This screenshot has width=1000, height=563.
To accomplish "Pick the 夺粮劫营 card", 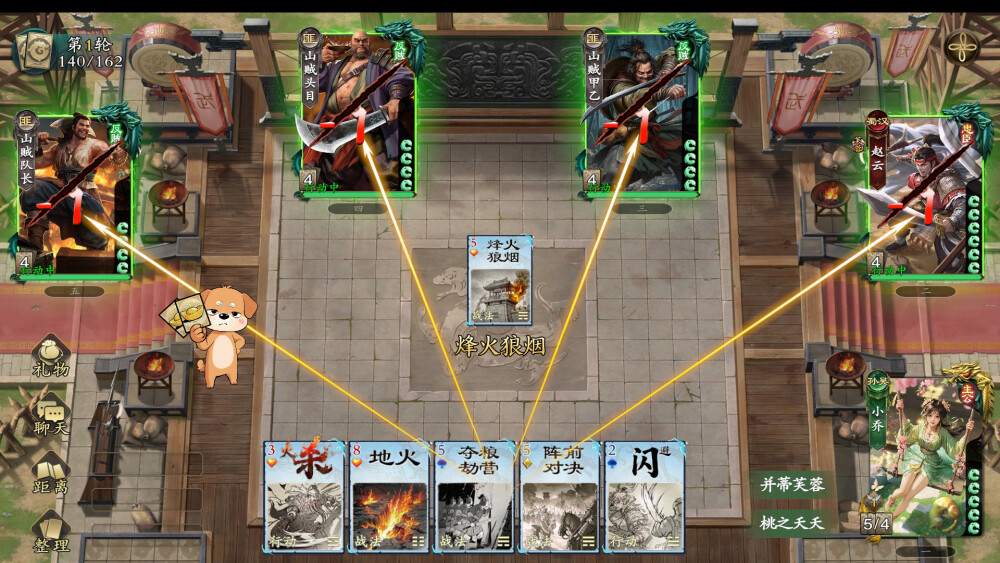I will 475,496.
